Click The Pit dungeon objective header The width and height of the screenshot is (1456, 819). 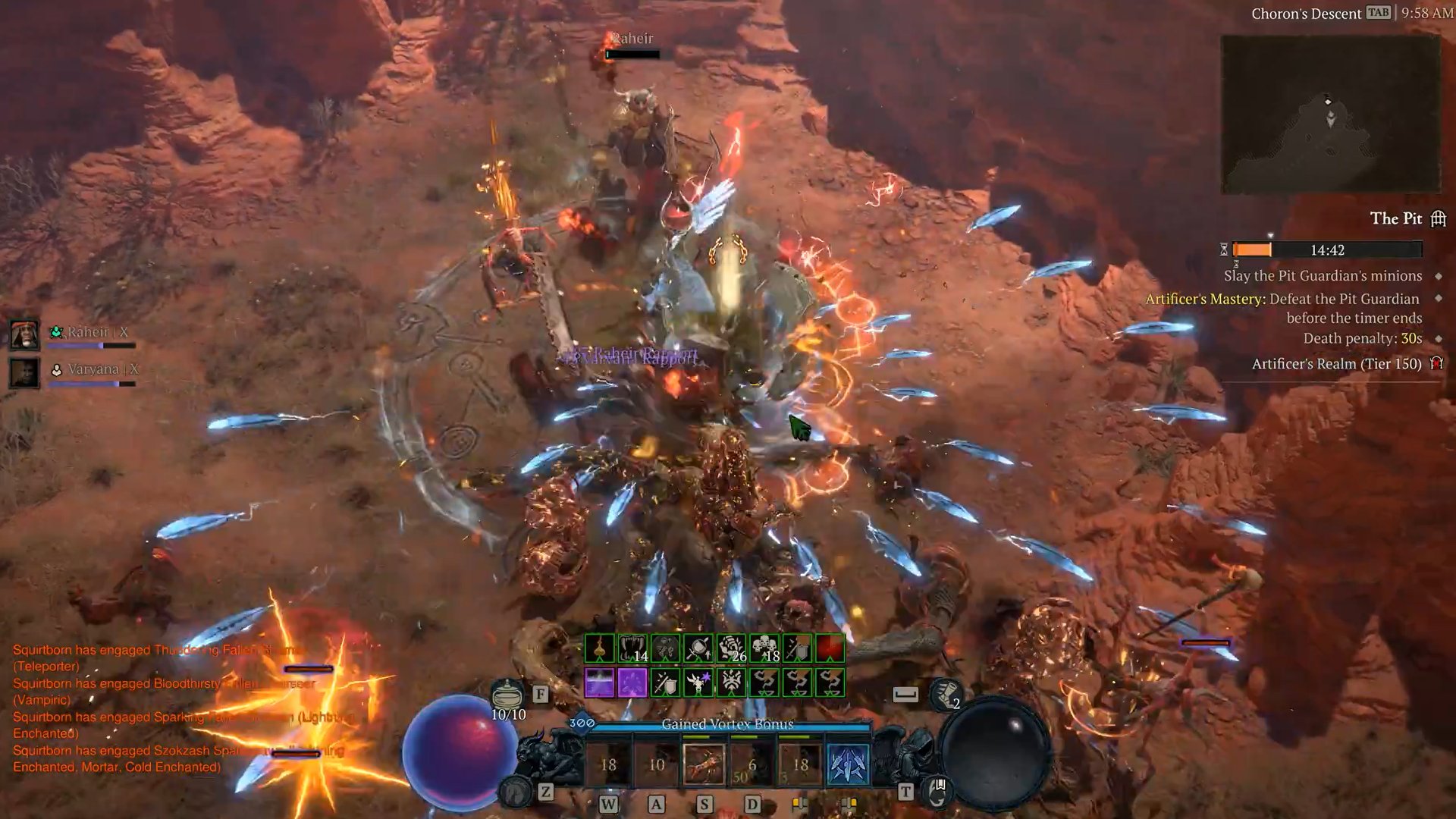pos(1396,218)
